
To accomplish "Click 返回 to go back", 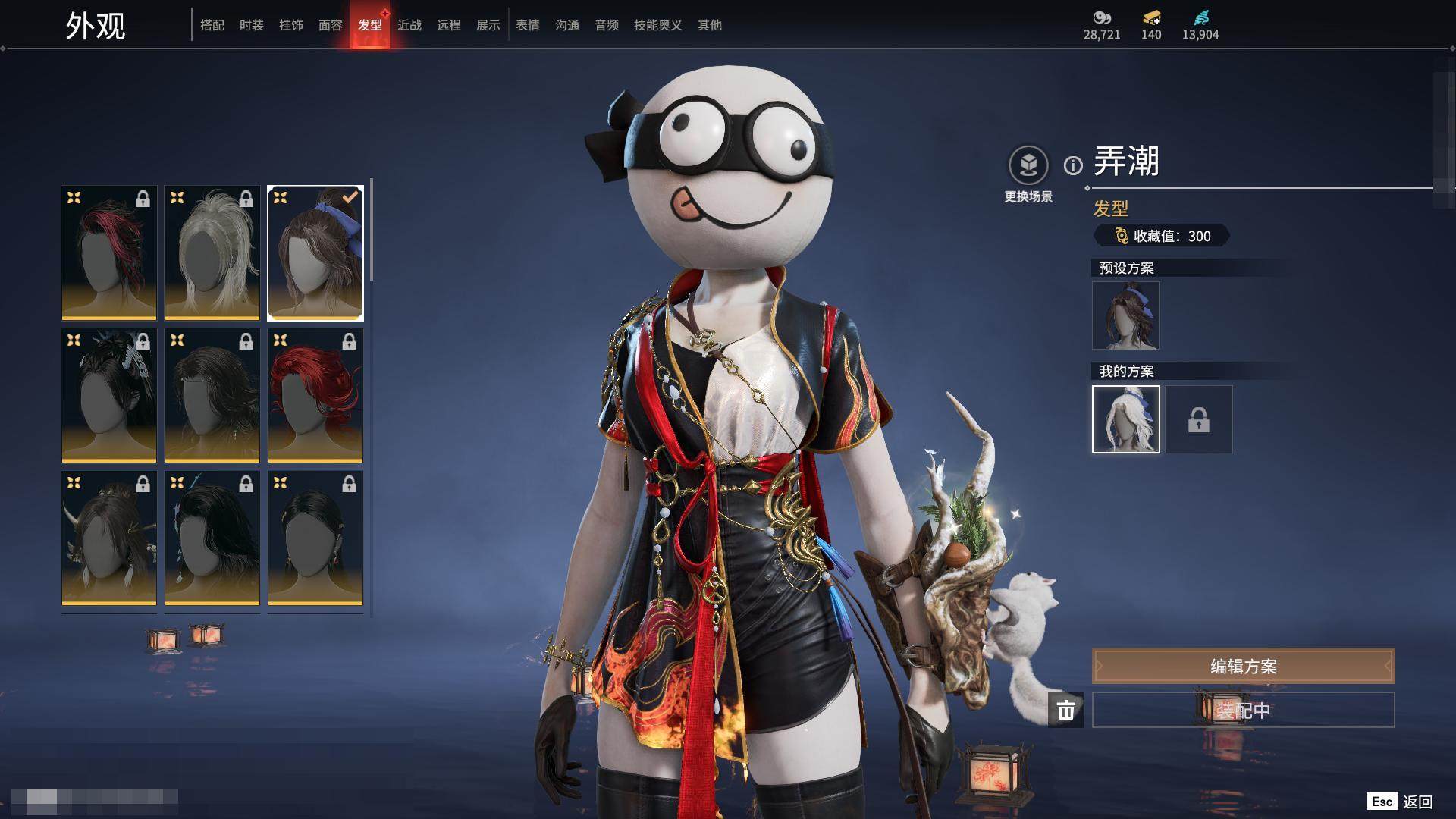I will pyautogui.click(x=1417, y=802).
